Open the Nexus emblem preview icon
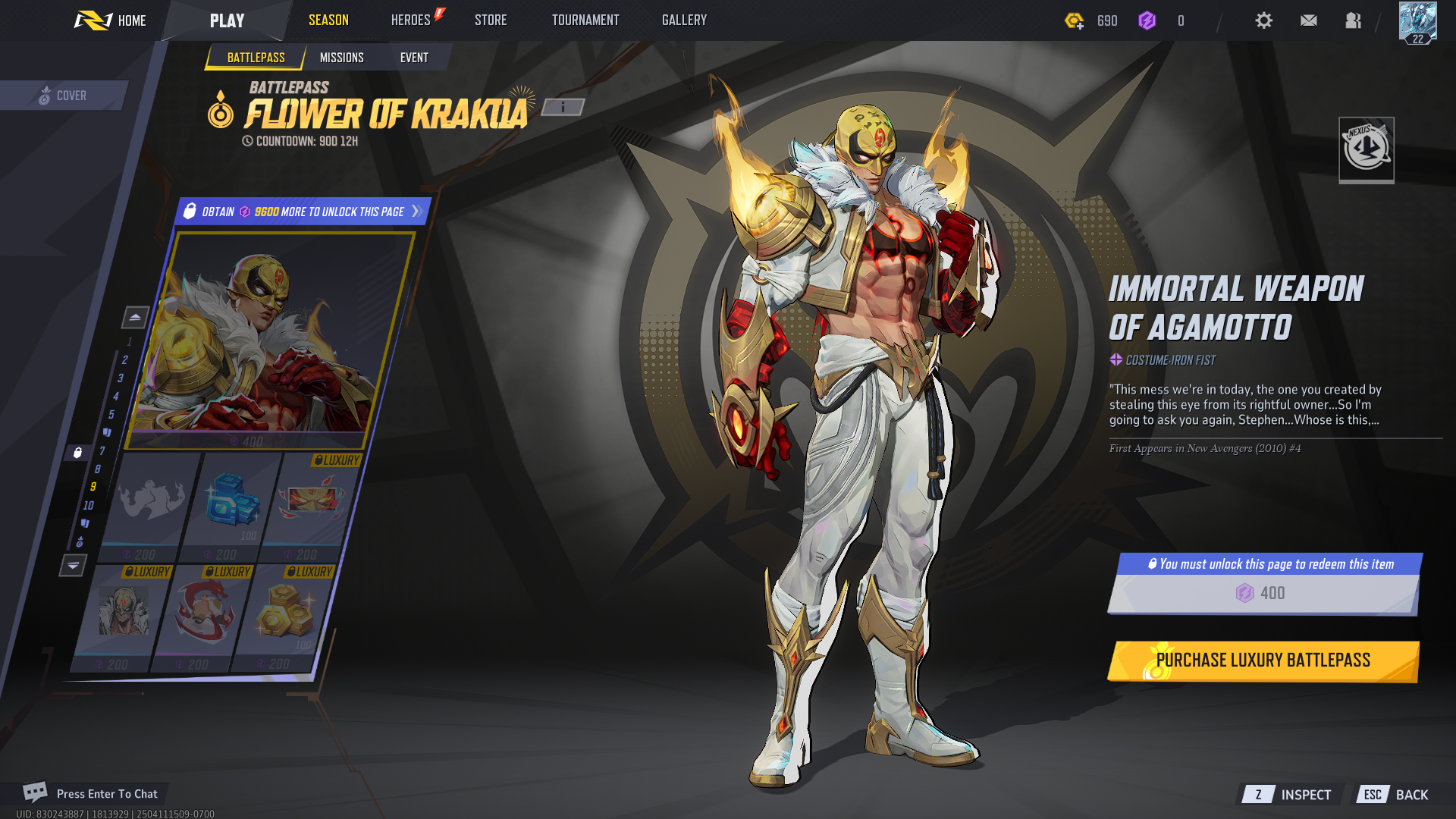Image resolution: width=1456 pixels, height=819 pixels. coord(1367,149)
